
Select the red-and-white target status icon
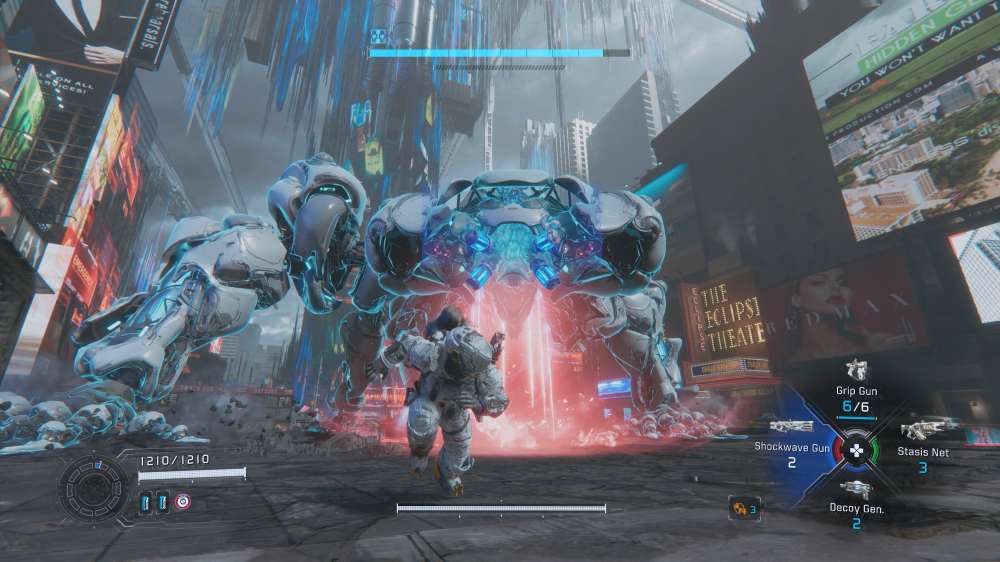pyautogui.click(x=183, y=502)
